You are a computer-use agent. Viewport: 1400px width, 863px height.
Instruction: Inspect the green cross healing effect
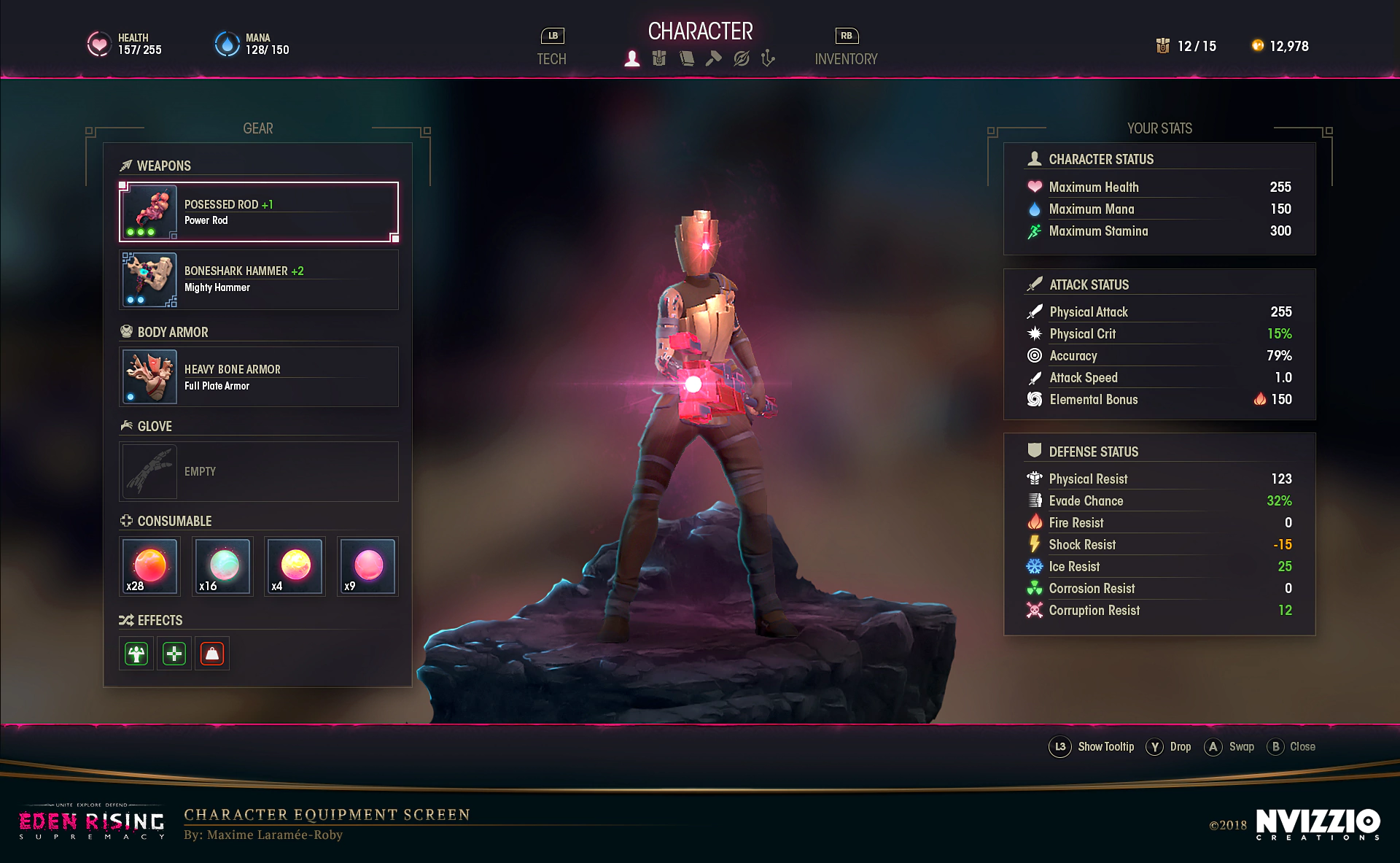174,654
